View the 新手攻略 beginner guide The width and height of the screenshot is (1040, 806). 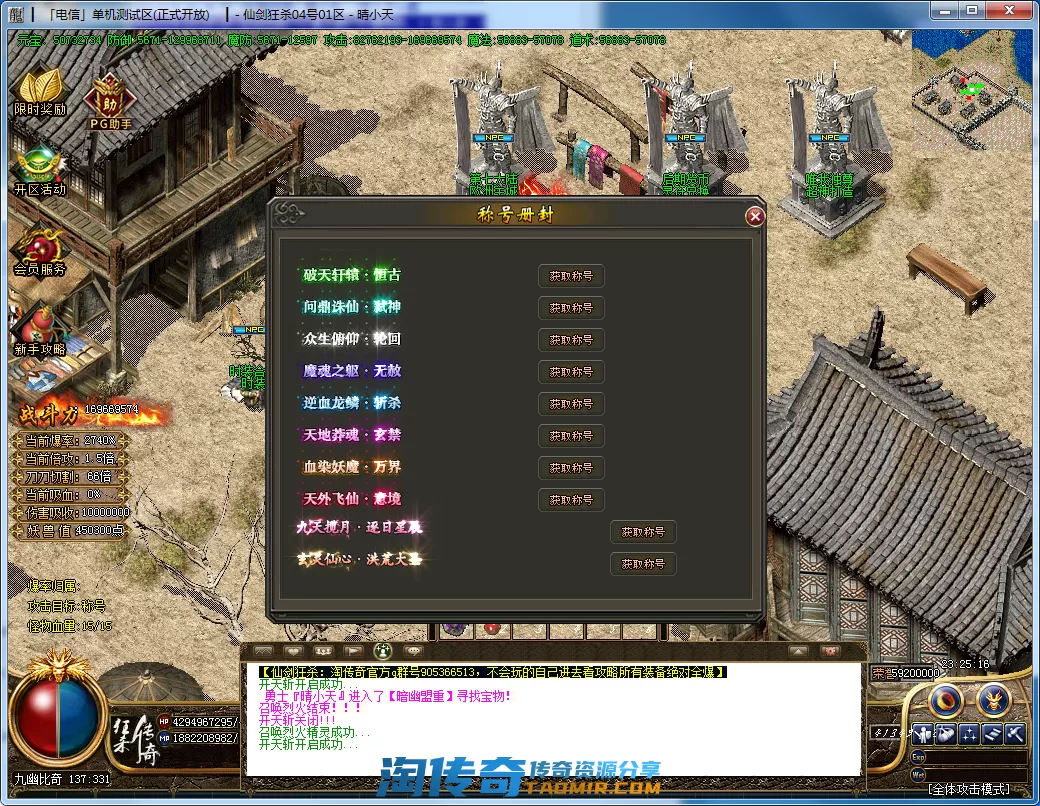click(x=40, y=332)
